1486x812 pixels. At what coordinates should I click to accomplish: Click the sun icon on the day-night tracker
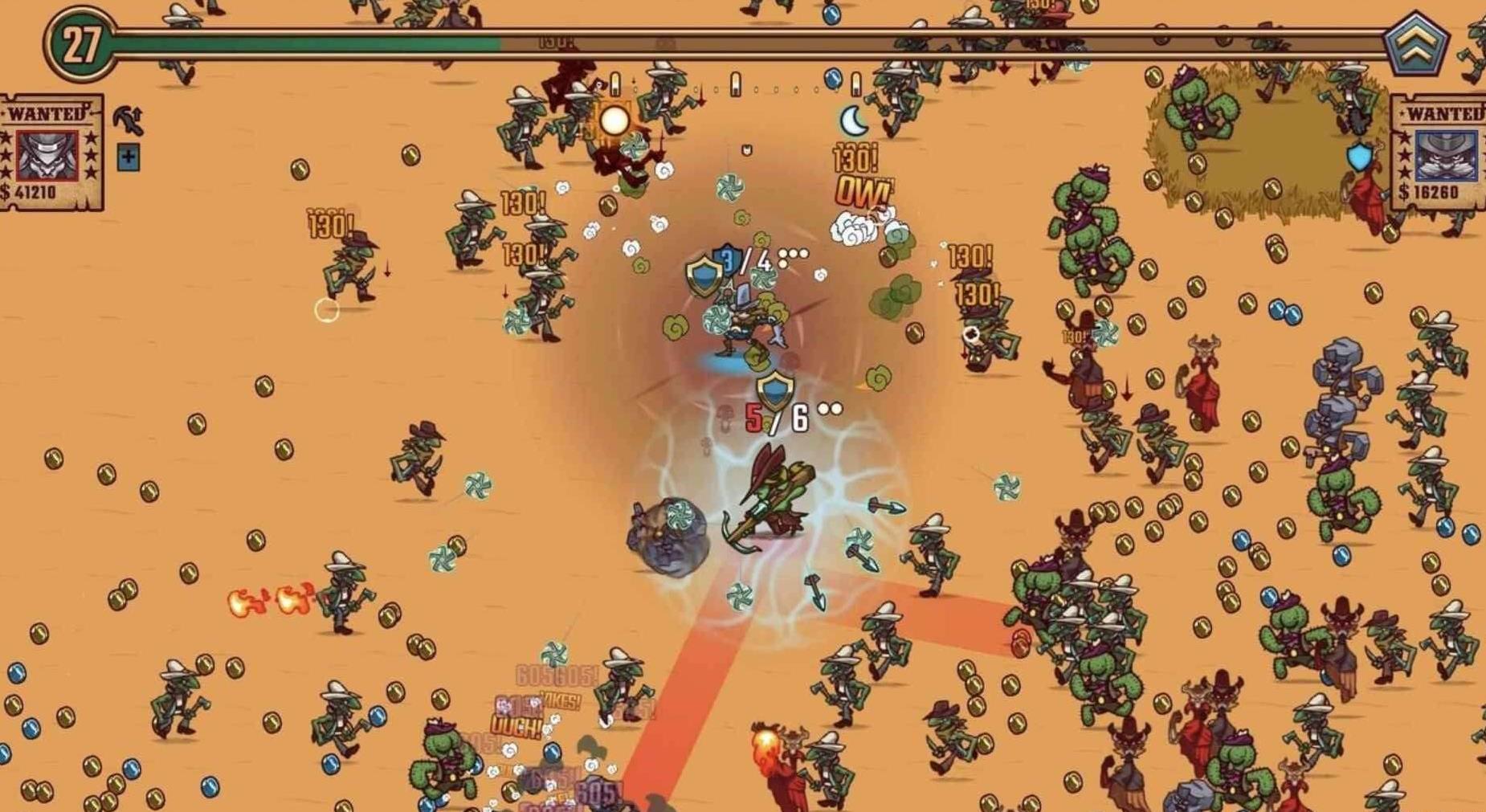point(615,121)
